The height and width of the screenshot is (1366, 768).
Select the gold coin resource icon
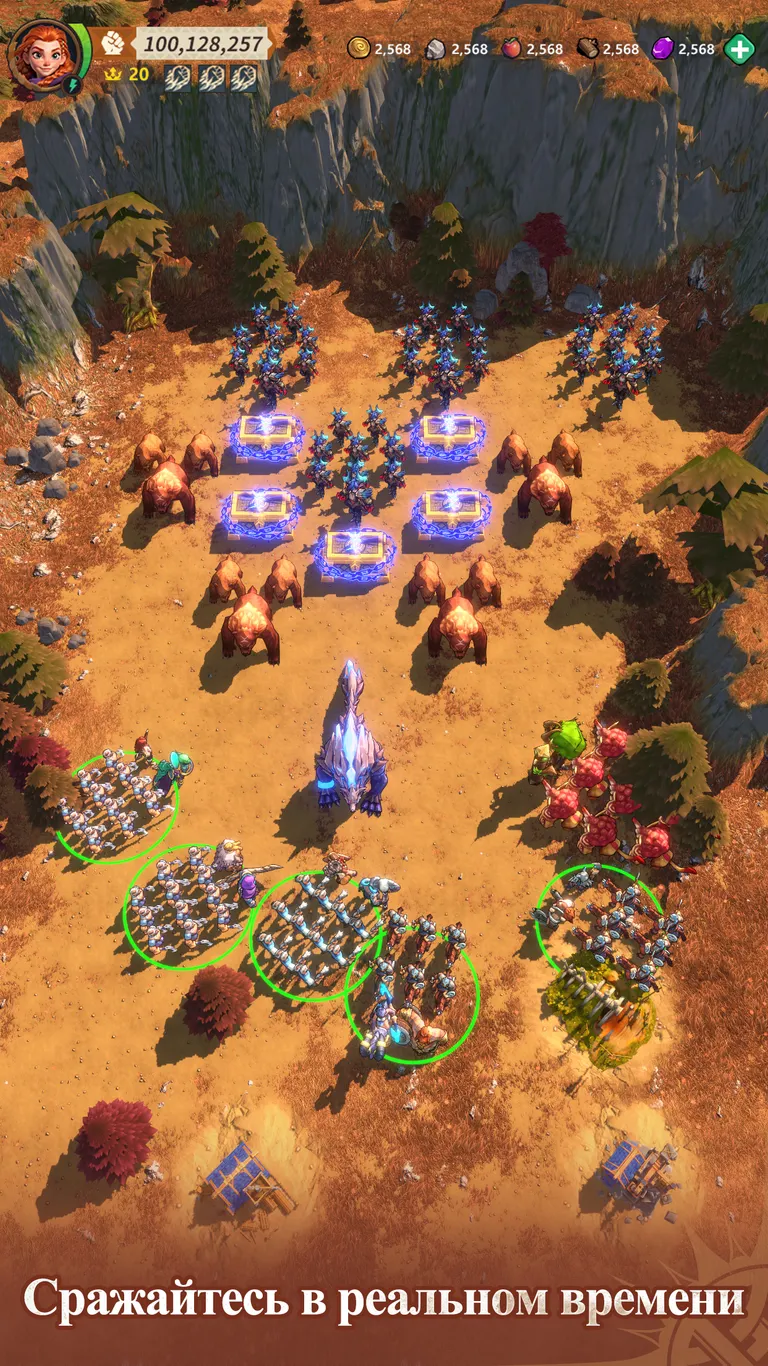pos(359,48)
